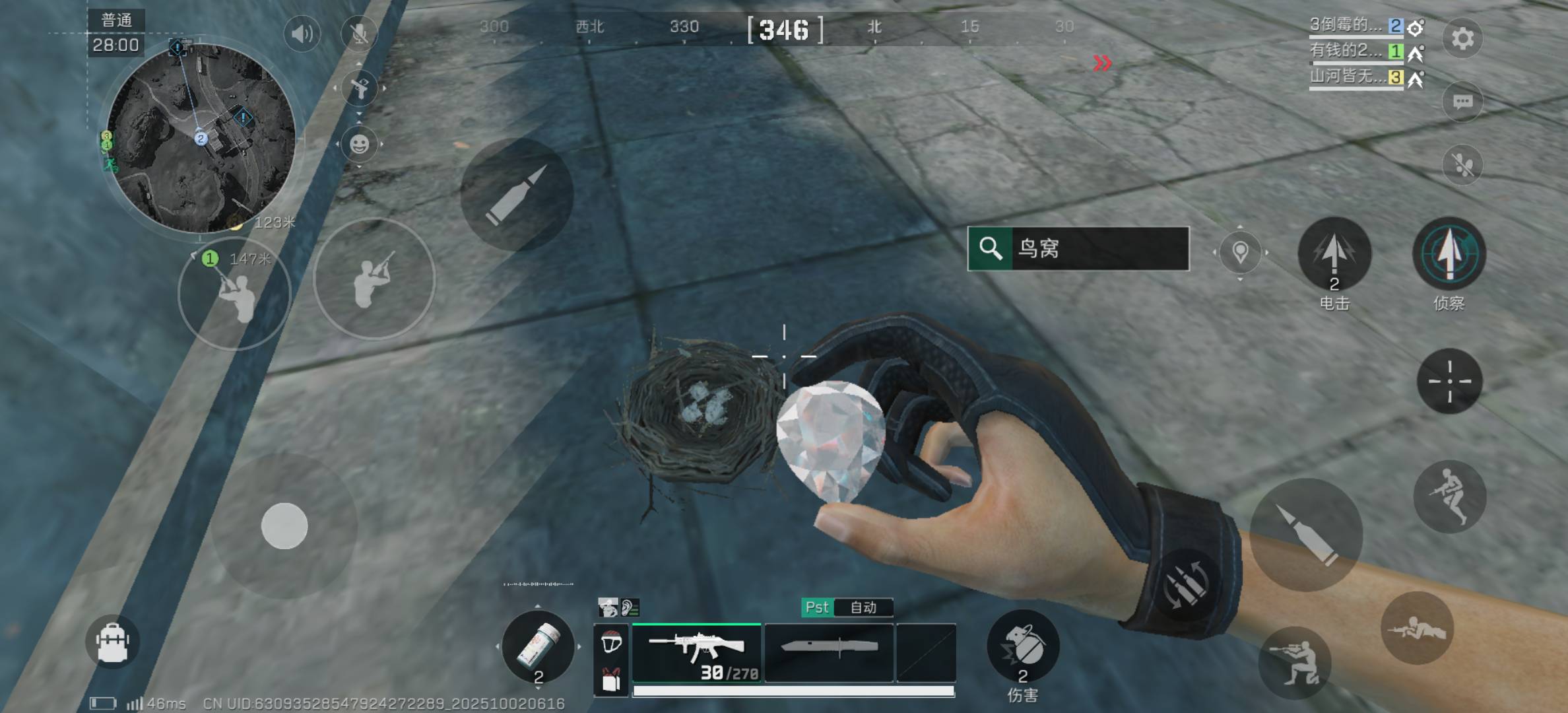
Task: Tap the jump button
Action: (x=1449, y=496)
